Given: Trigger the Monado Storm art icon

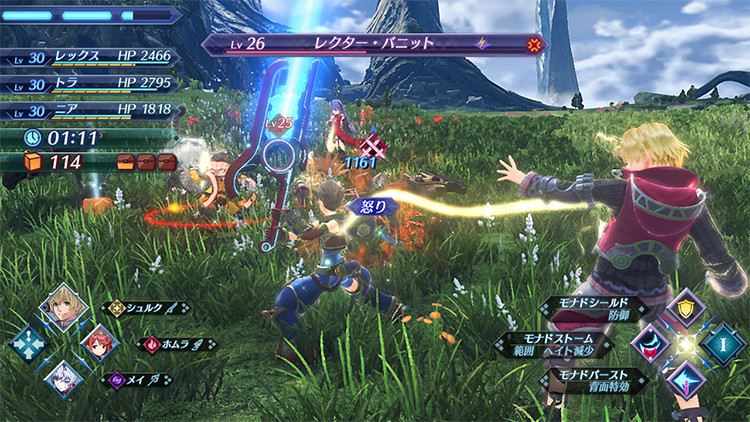Looking at the screenshot, I should [x=651, y=343].
